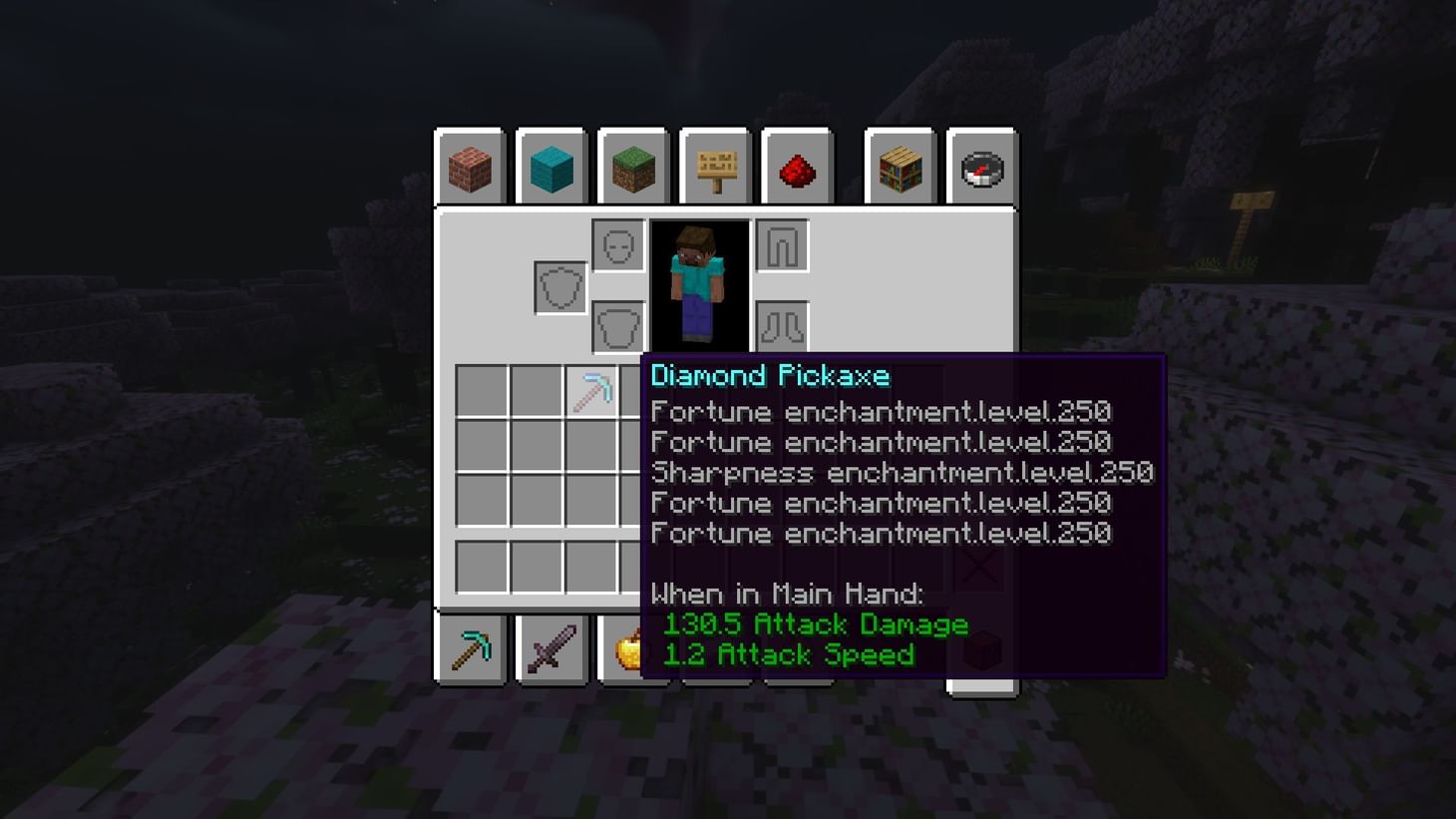Click the empty chestplate armor slot
Image resolution: width=1456 pixels, height=819 pixels.
[x=618, y=324]
